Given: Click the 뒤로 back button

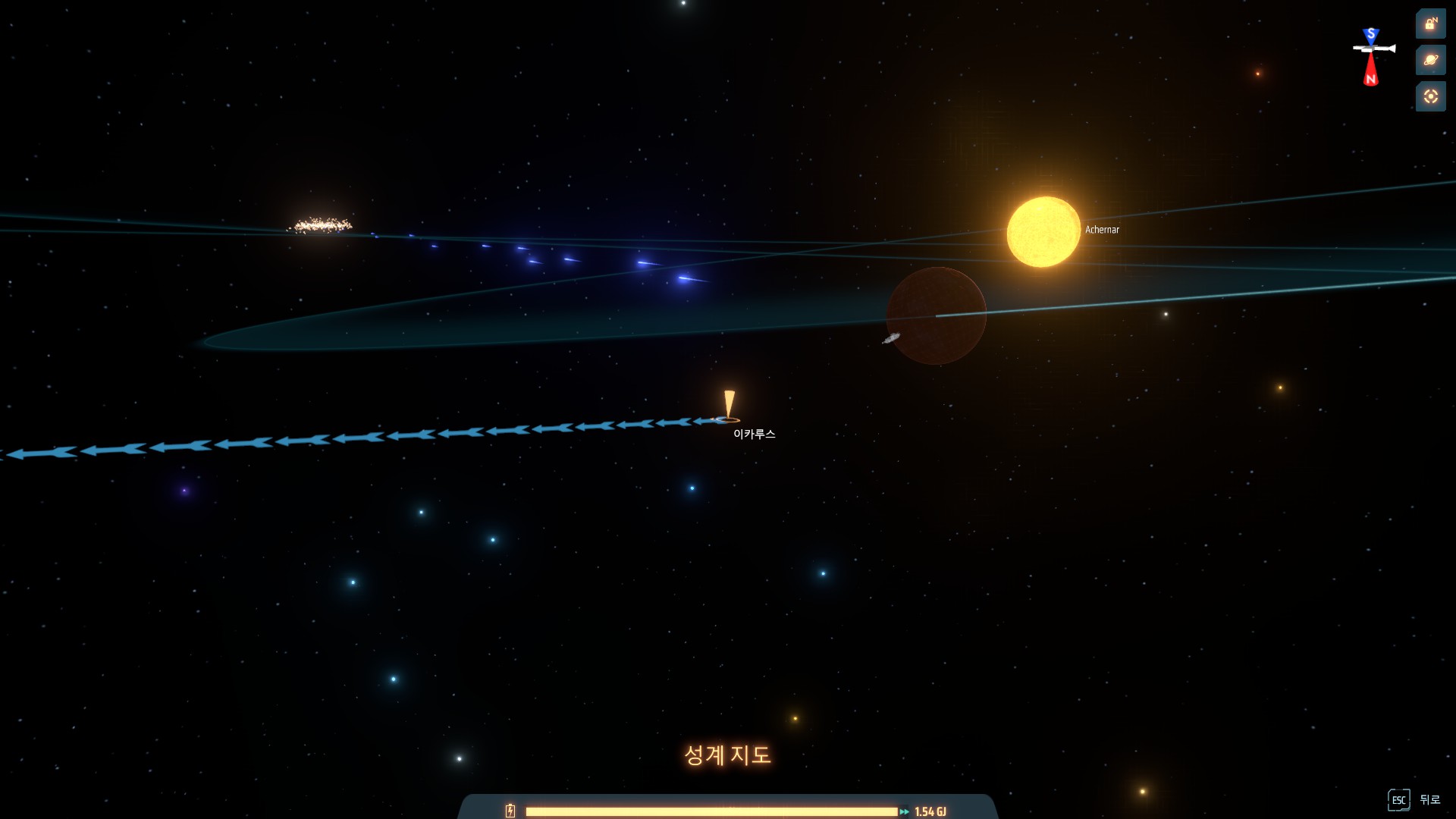Looking at the screenshot, I should (1415, 799).
